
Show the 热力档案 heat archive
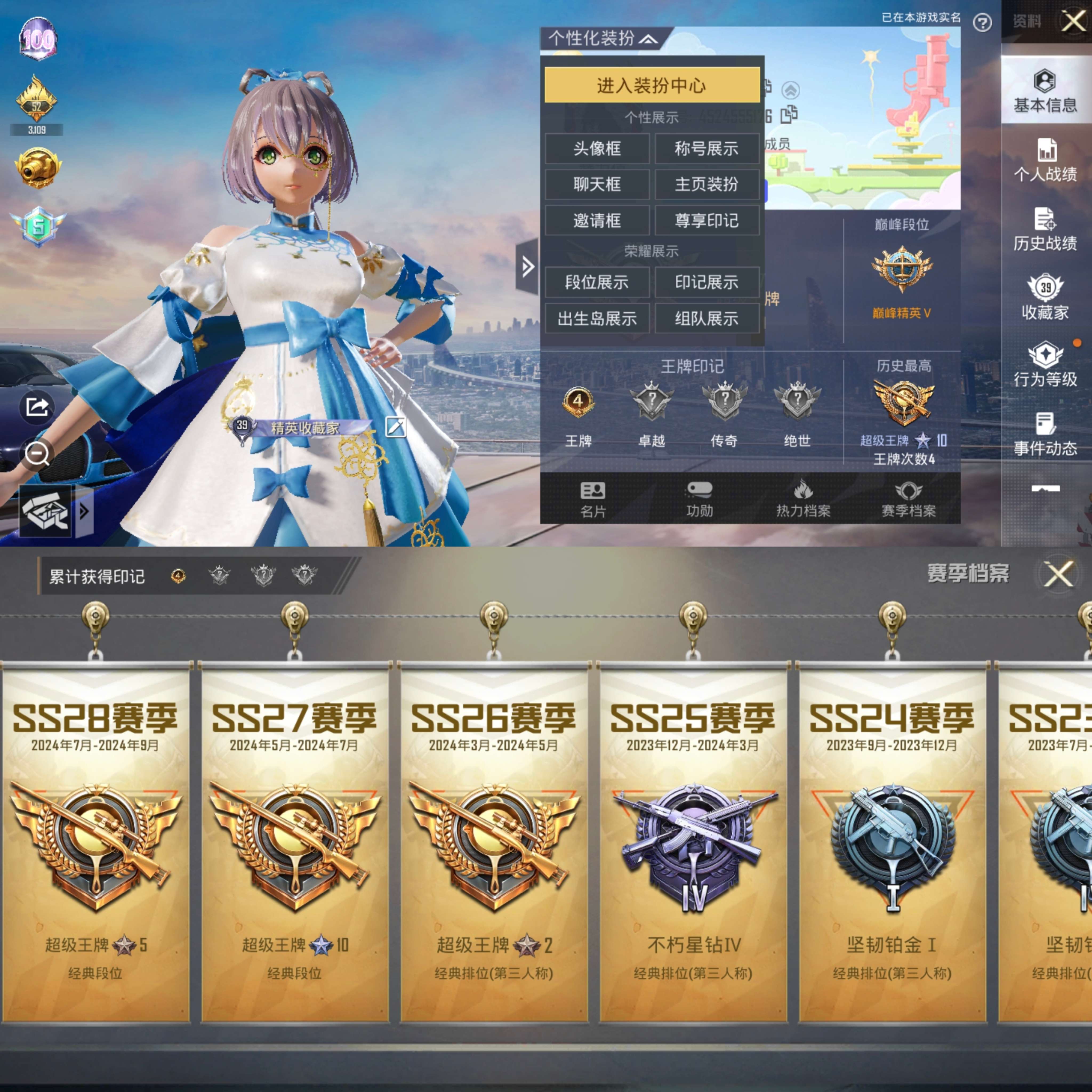point(803,499)
